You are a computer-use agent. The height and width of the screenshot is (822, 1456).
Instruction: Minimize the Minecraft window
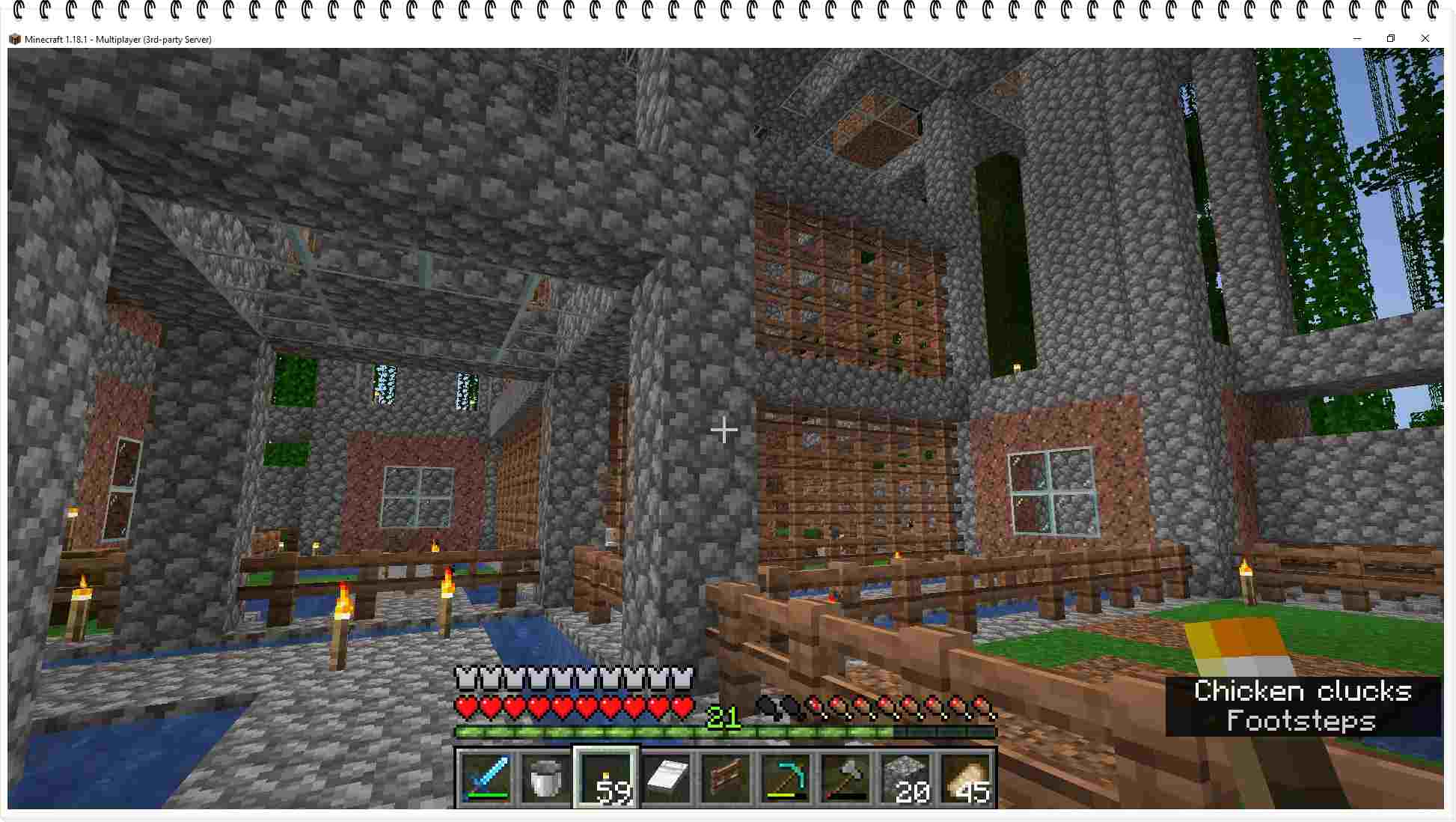1356,38
